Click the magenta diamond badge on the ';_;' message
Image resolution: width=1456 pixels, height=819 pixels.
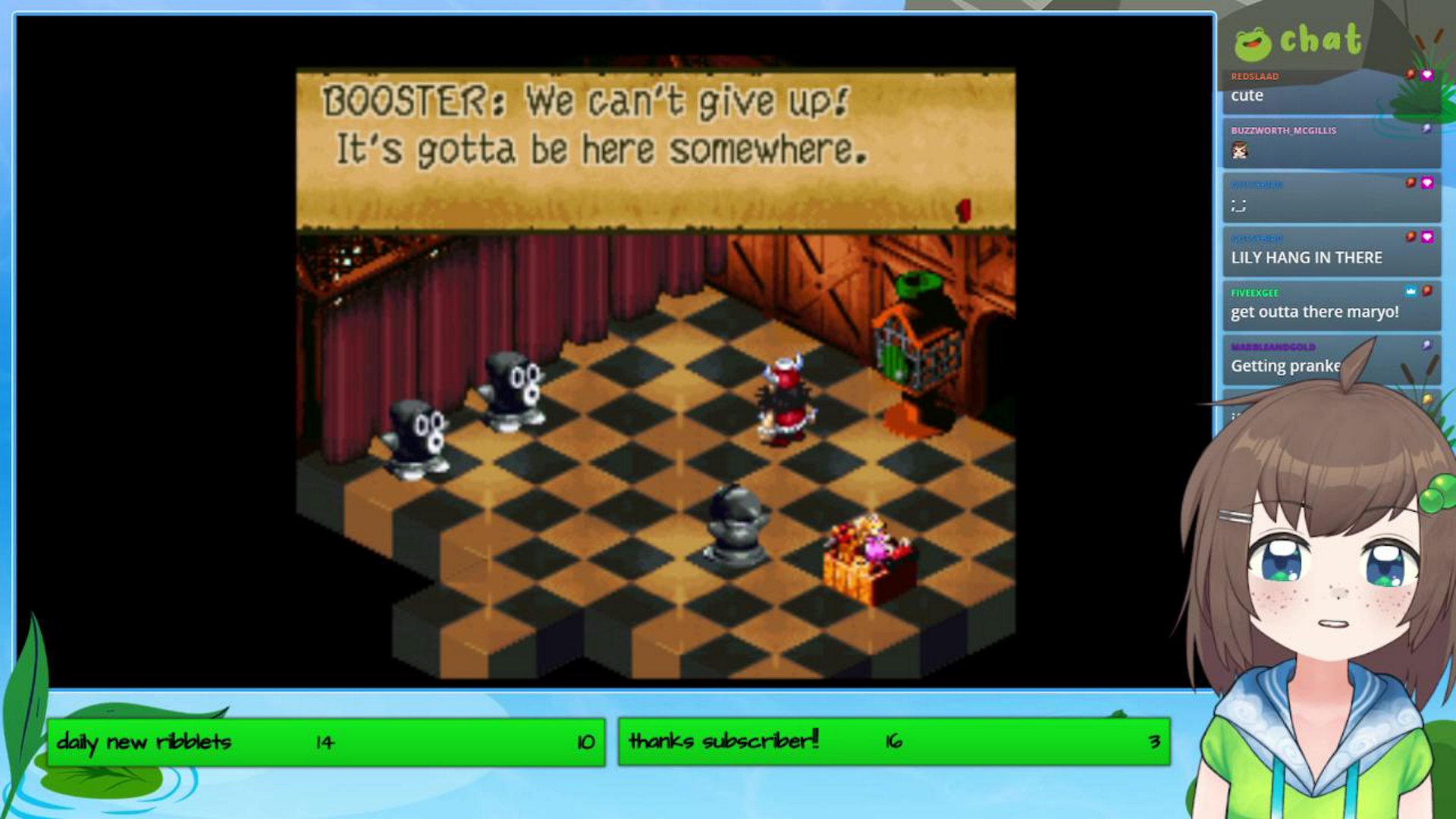pyautogui.click(x=1427, y=182)
